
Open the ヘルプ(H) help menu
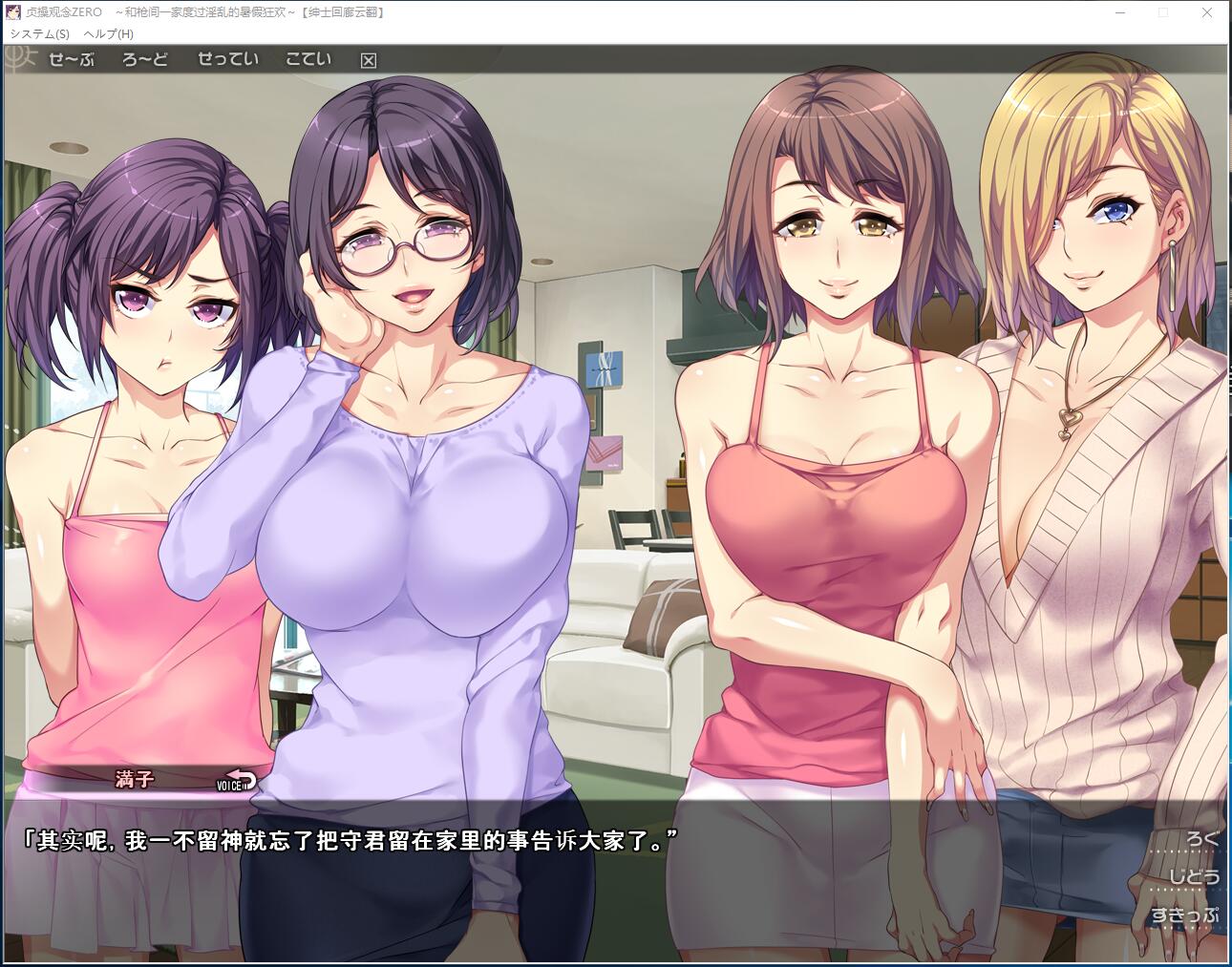click(x=109, y=33)
